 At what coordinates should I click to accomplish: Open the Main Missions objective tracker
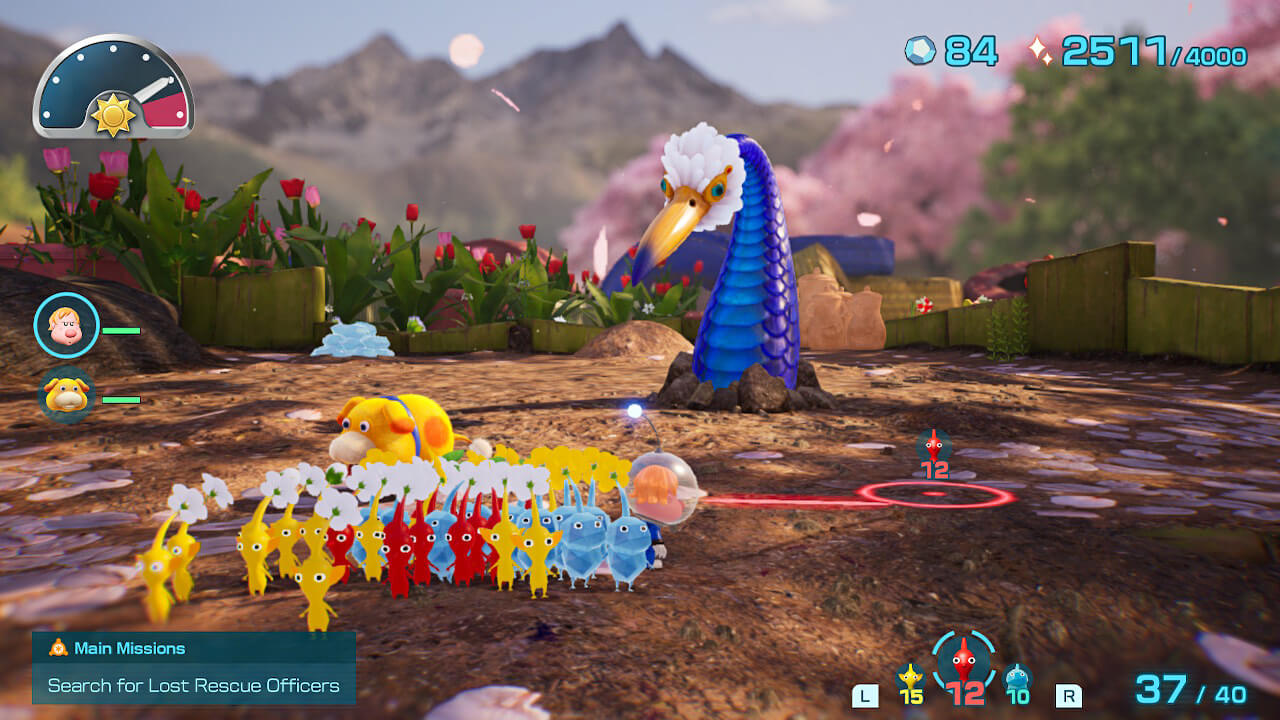(x=193, y=667)
